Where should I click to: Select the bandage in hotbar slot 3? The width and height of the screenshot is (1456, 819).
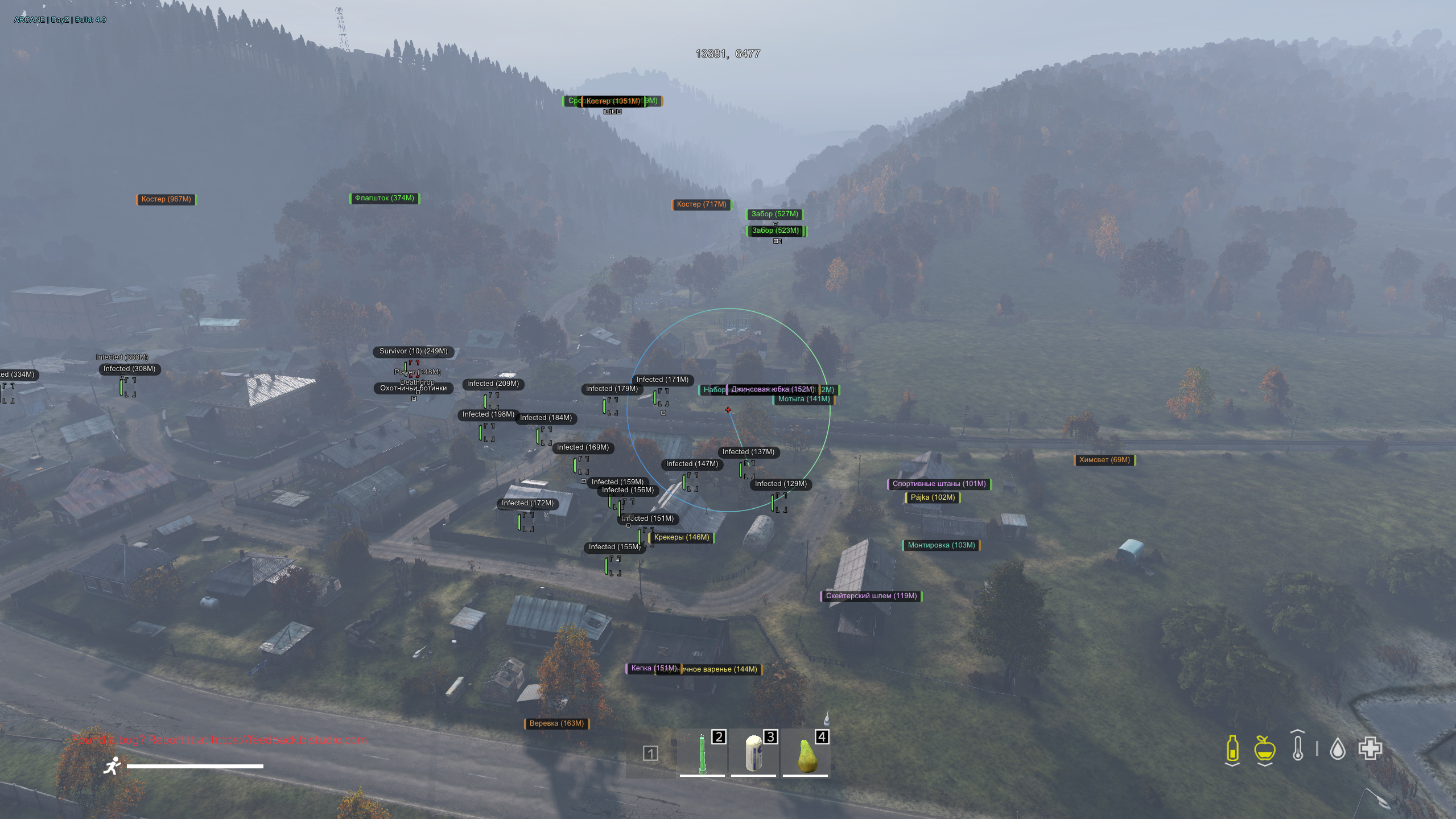(x=753, y=754)
